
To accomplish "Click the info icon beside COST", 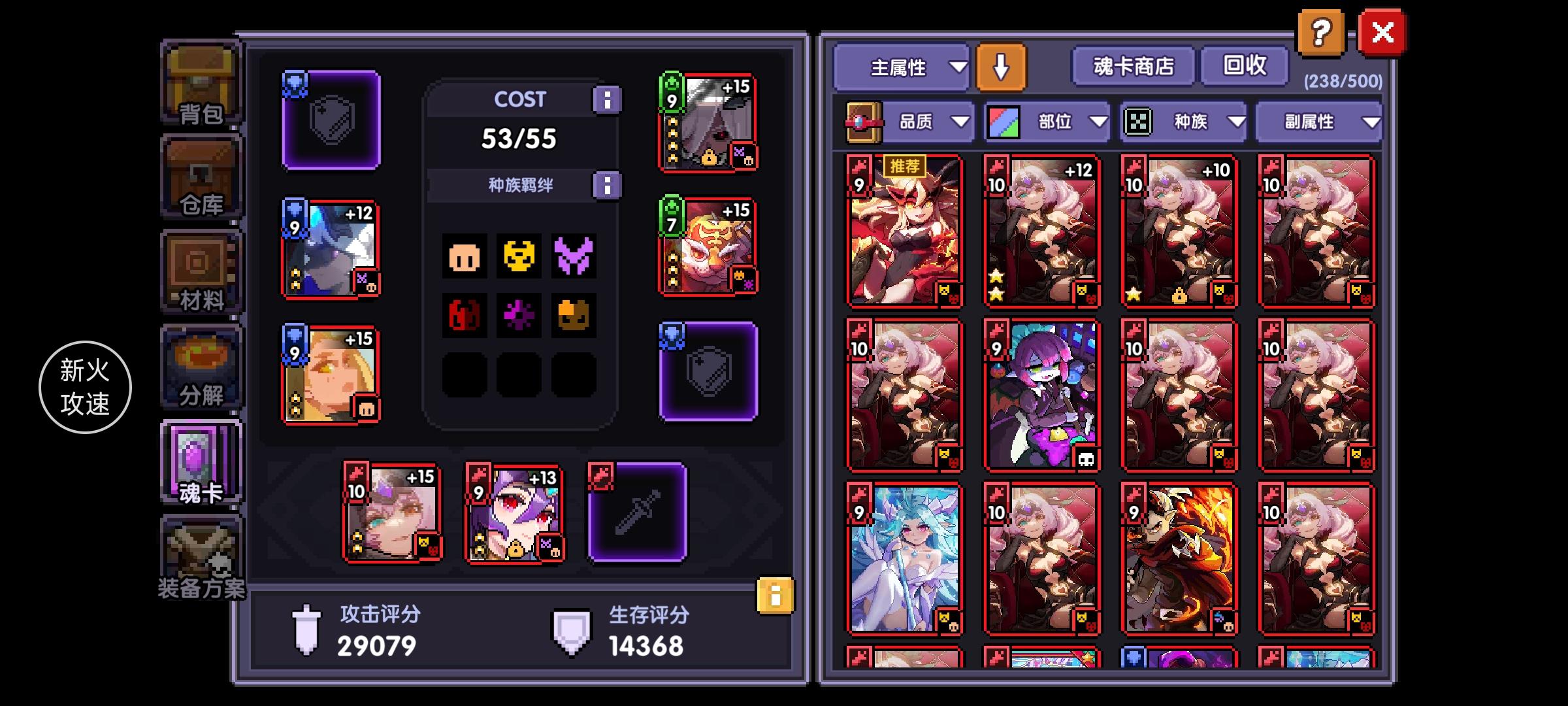I will point(608,99).
